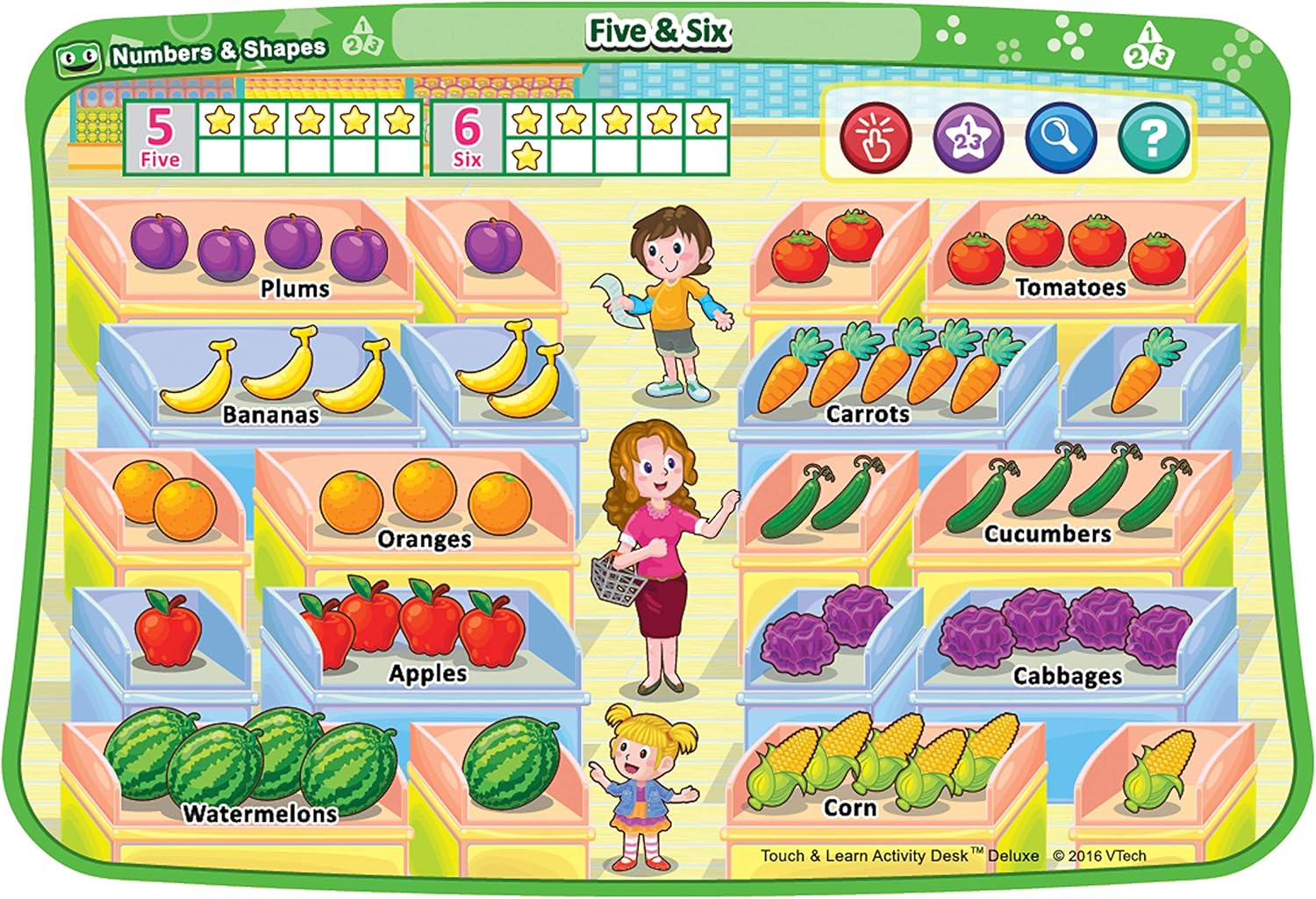The height and width of the screenshot is (899, 1316).
Task: Click the Tomatoes label
Action: pos(1072,285)
